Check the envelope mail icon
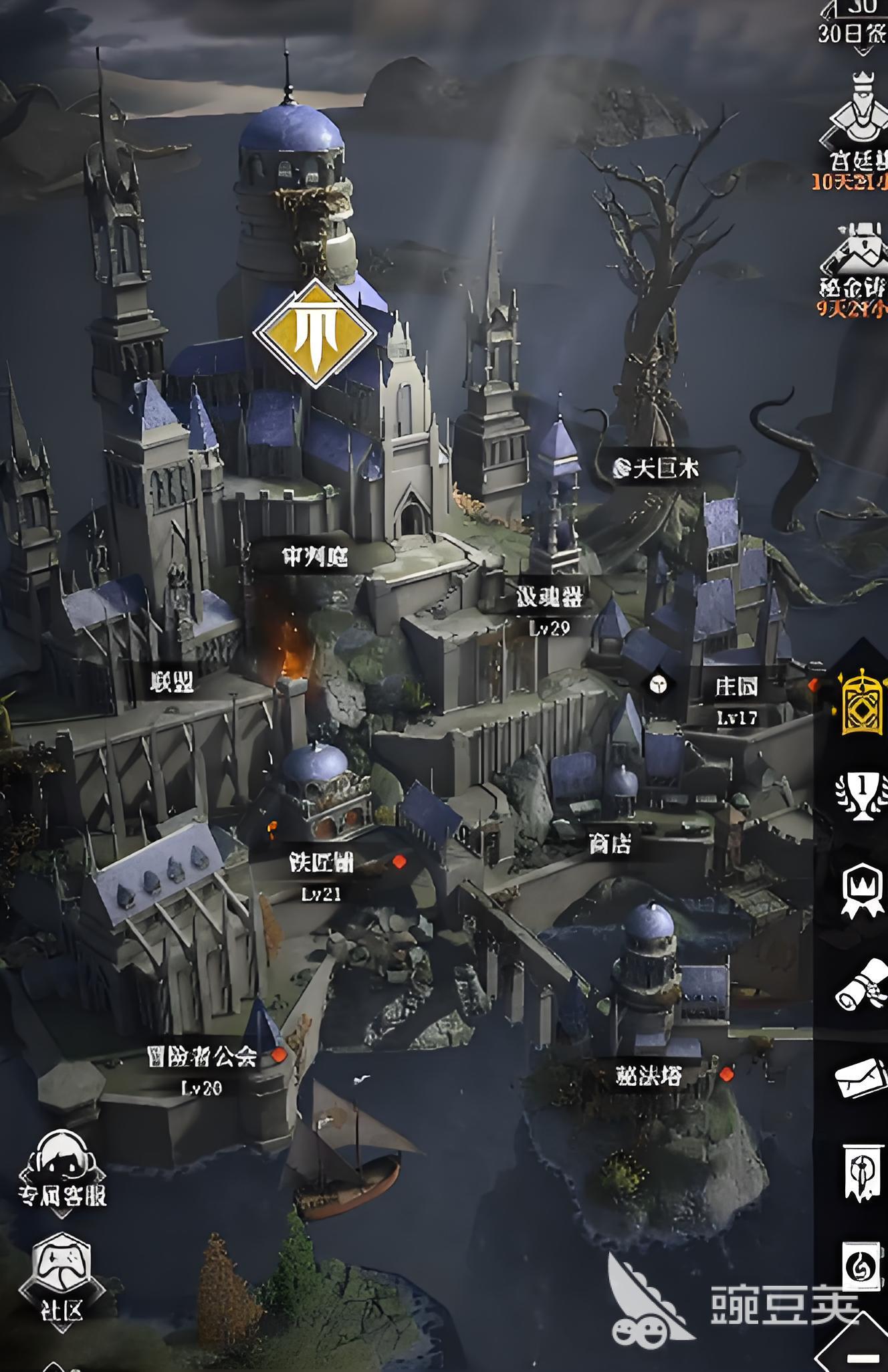The width and height of the screenshot is (888, 1372). [x=862, y=1077]
